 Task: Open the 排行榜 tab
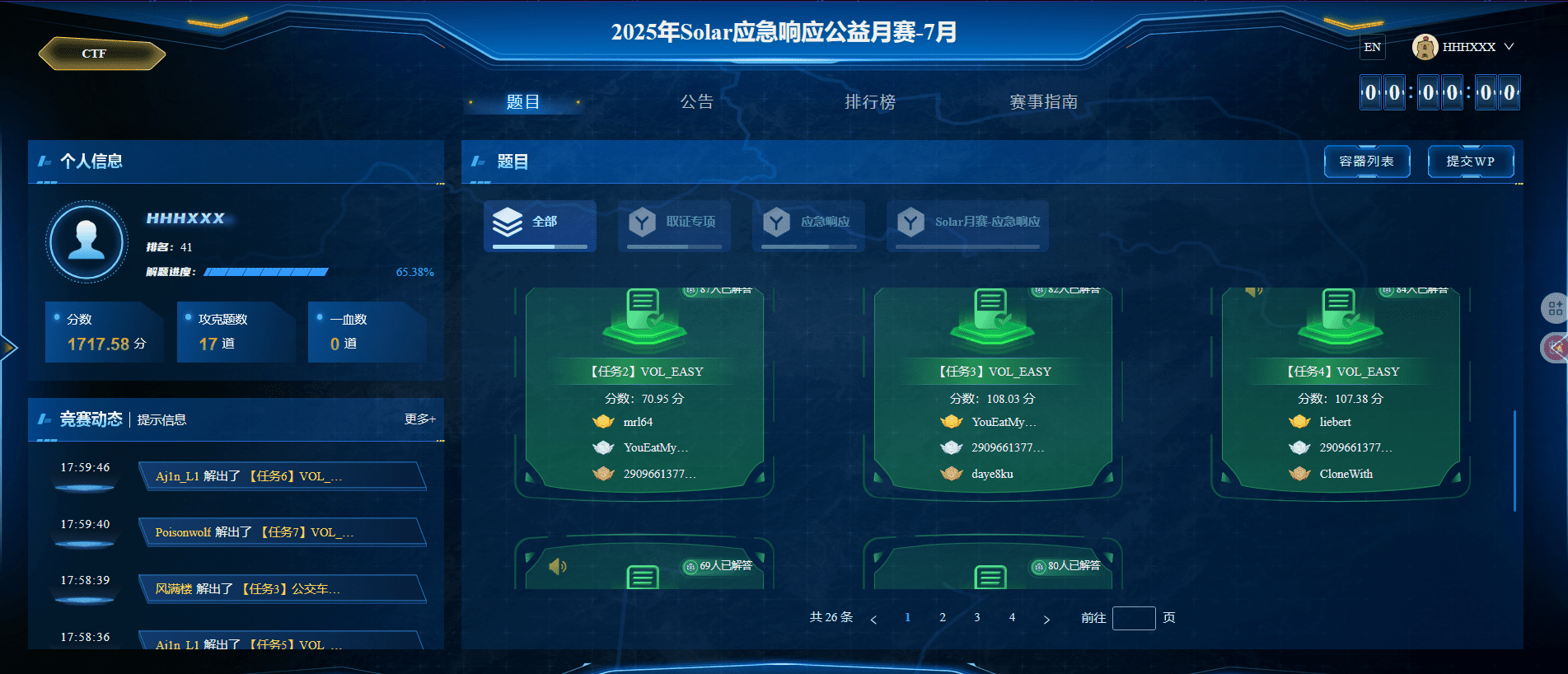[871, 101]
